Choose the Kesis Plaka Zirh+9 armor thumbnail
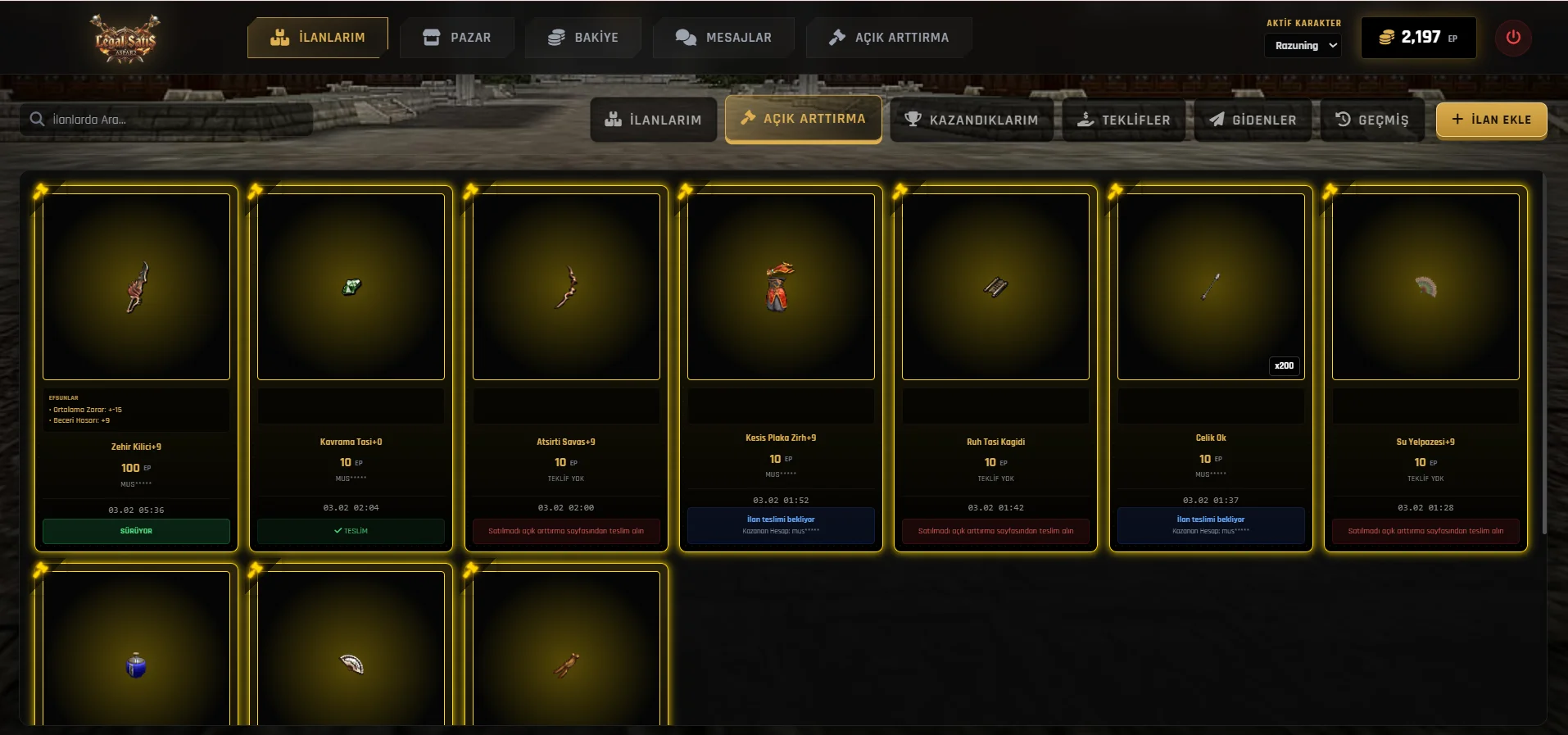This screenshot has width=1568, height=735. click(781, 287)
